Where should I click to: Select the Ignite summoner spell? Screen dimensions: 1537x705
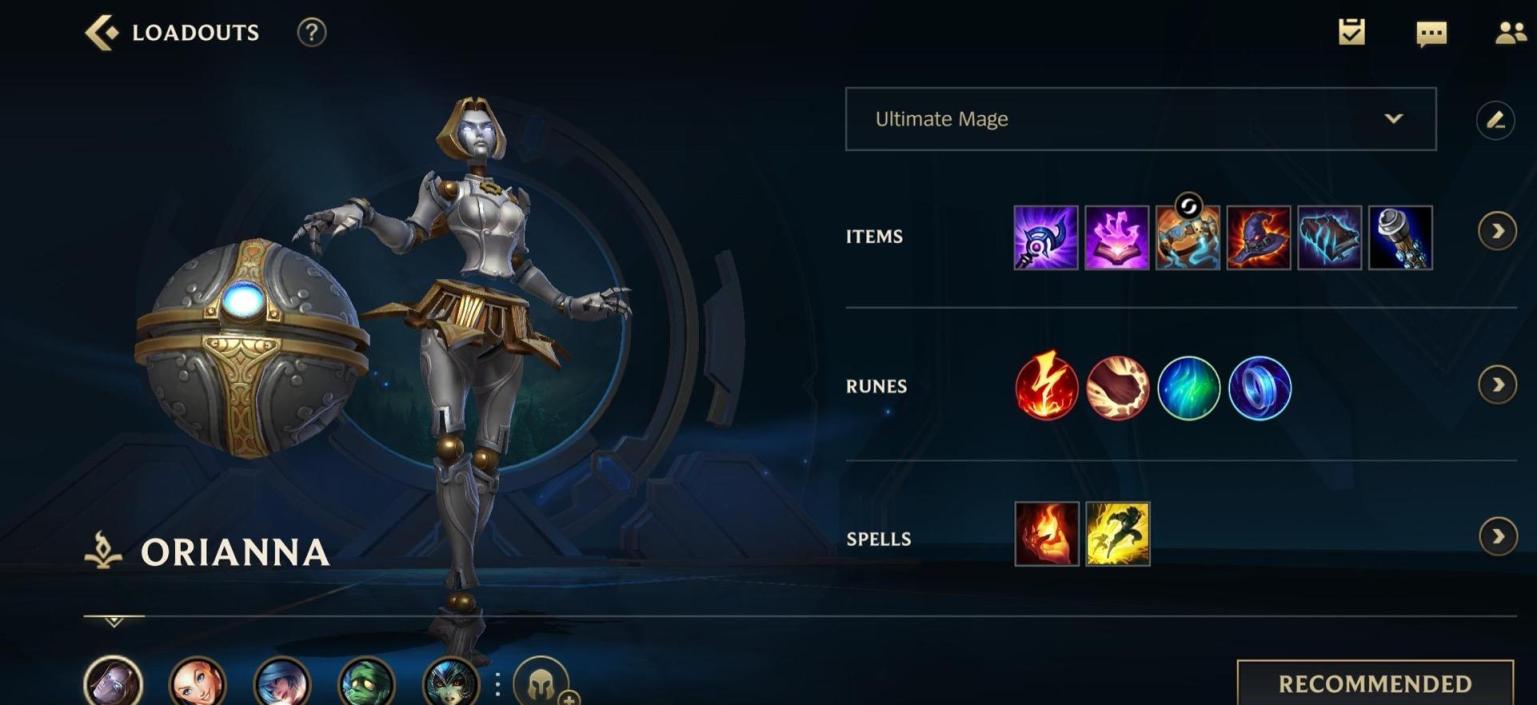[1046, 534]
